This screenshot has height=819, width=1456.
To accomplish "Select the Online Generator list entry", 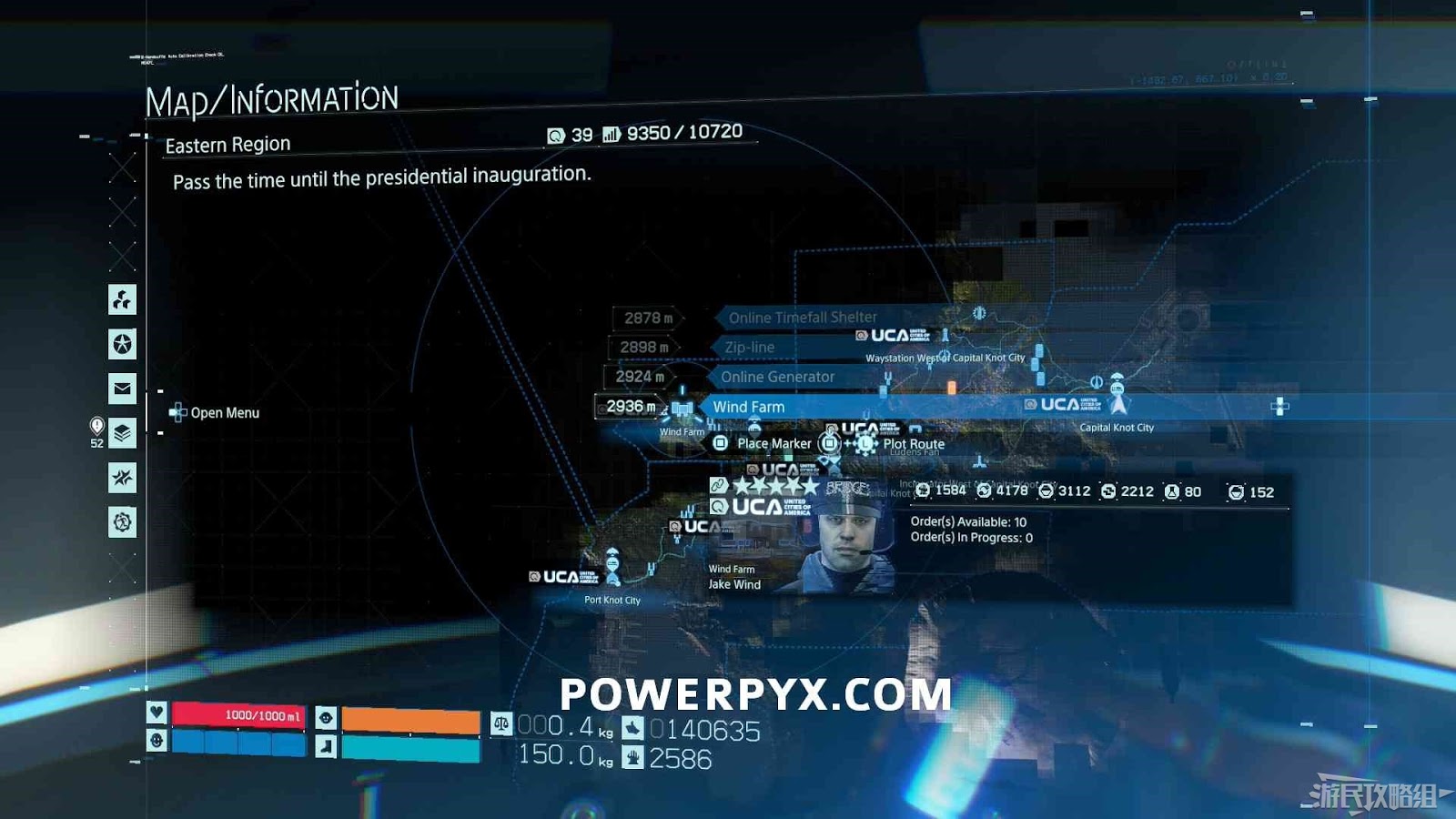I will pos(777,377).
